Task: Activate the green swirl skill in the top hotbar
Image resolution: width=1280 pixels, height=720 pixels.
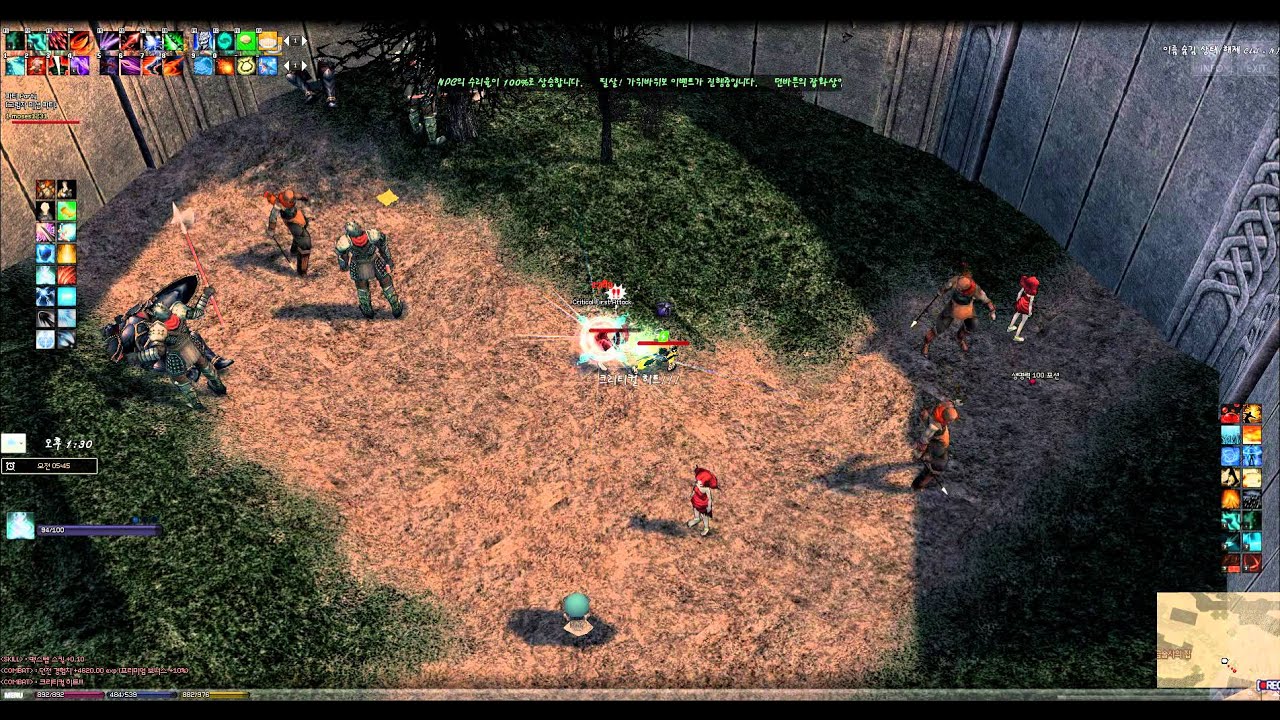Action: point(225,41)
